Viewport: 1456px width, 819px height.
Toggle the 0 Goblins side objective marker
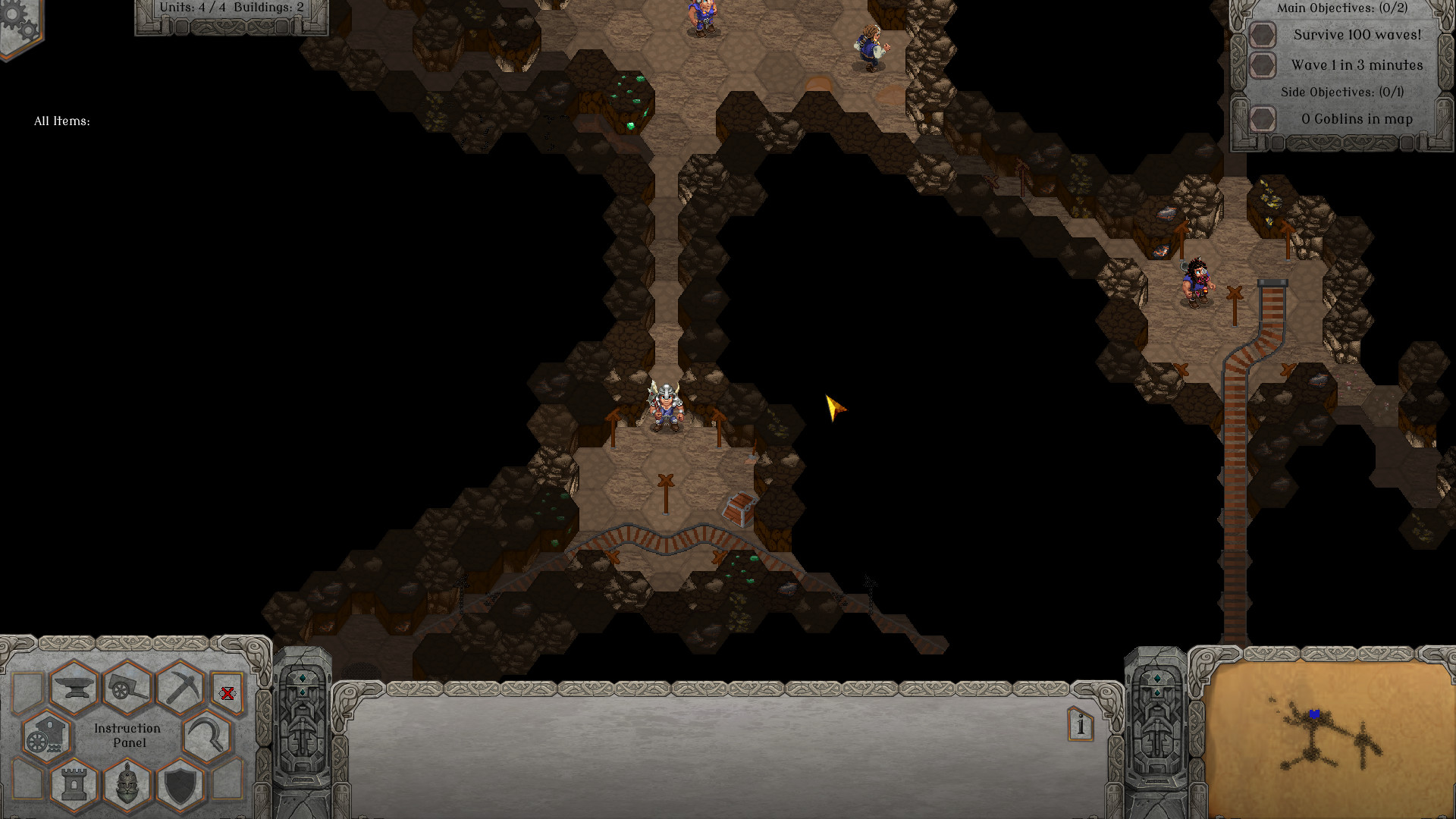point(1263,119)
